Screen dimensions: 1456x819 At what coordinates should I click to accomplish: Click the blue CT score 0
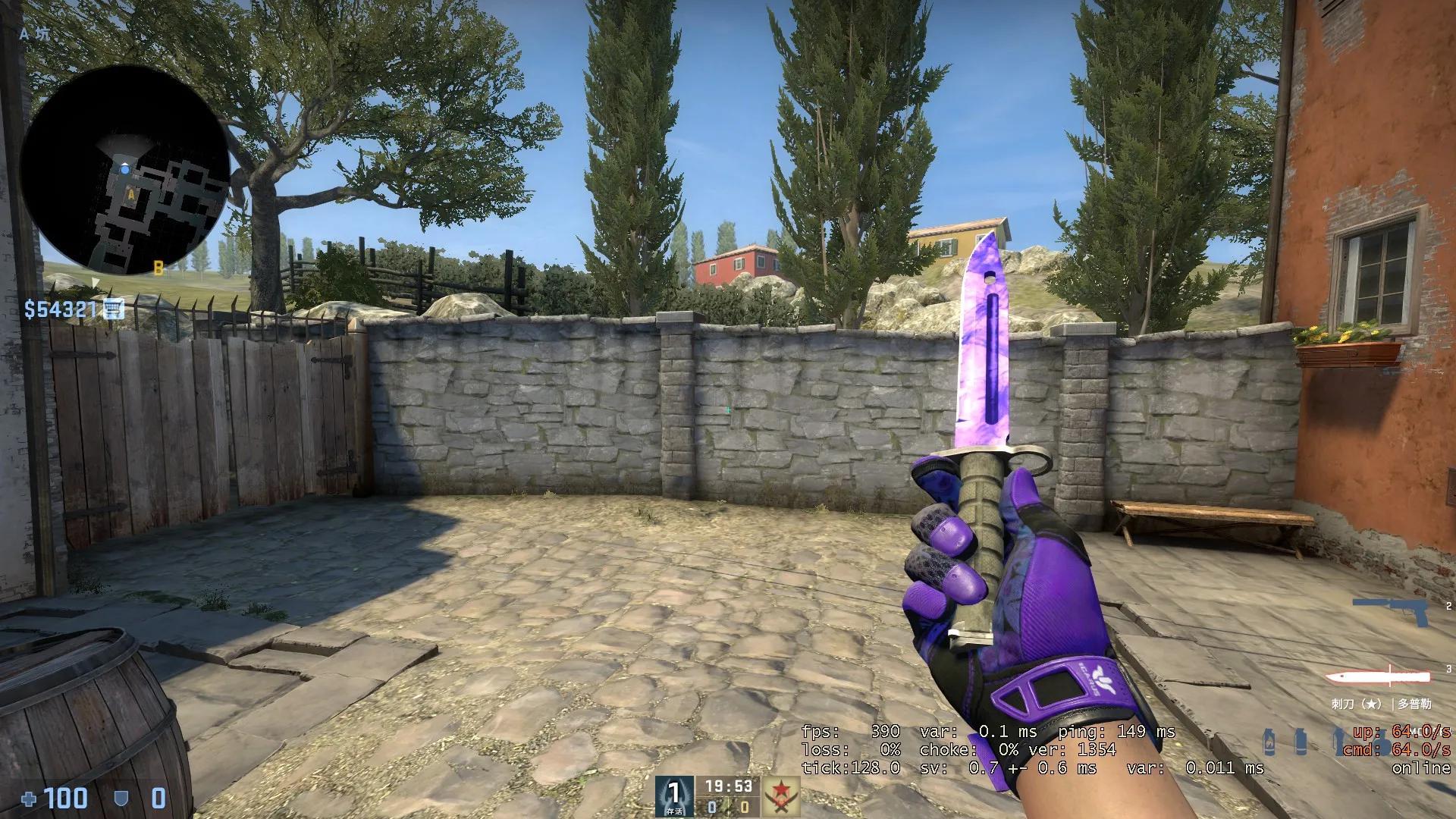(x=714, y=806)
